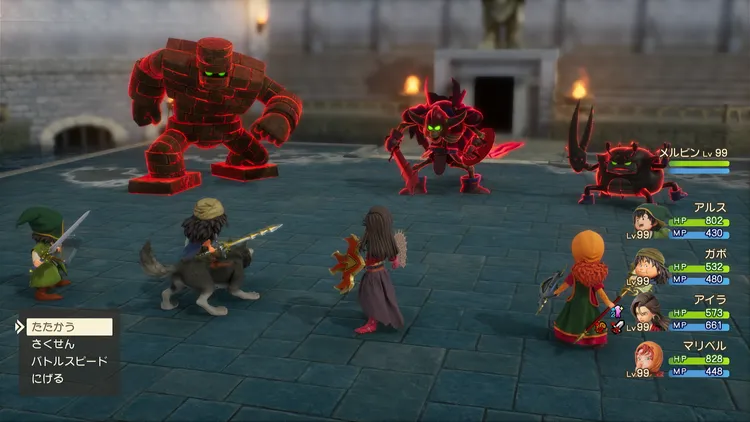Click ガボ's party portrait
The height and width of the screenshot is (422, 750).
pyautogui.click(x=648, y=267)
